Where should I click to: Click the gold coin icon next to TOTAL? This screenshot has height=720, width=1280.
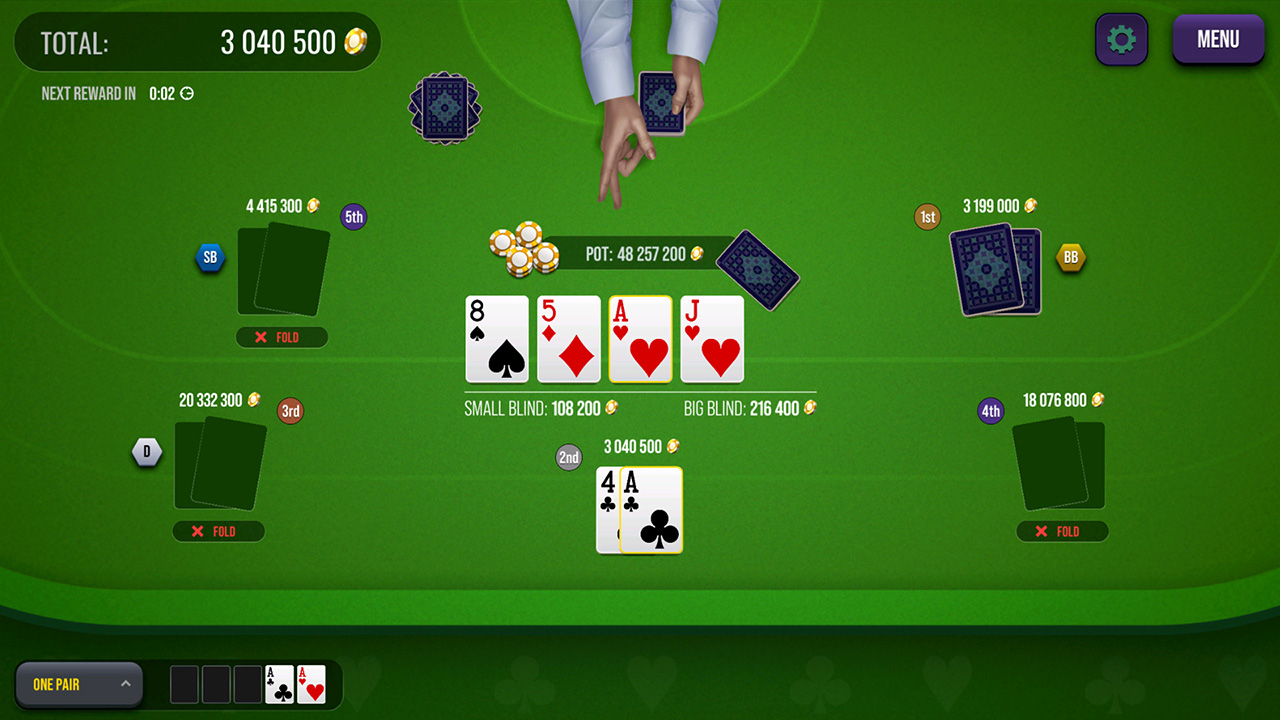356,41
